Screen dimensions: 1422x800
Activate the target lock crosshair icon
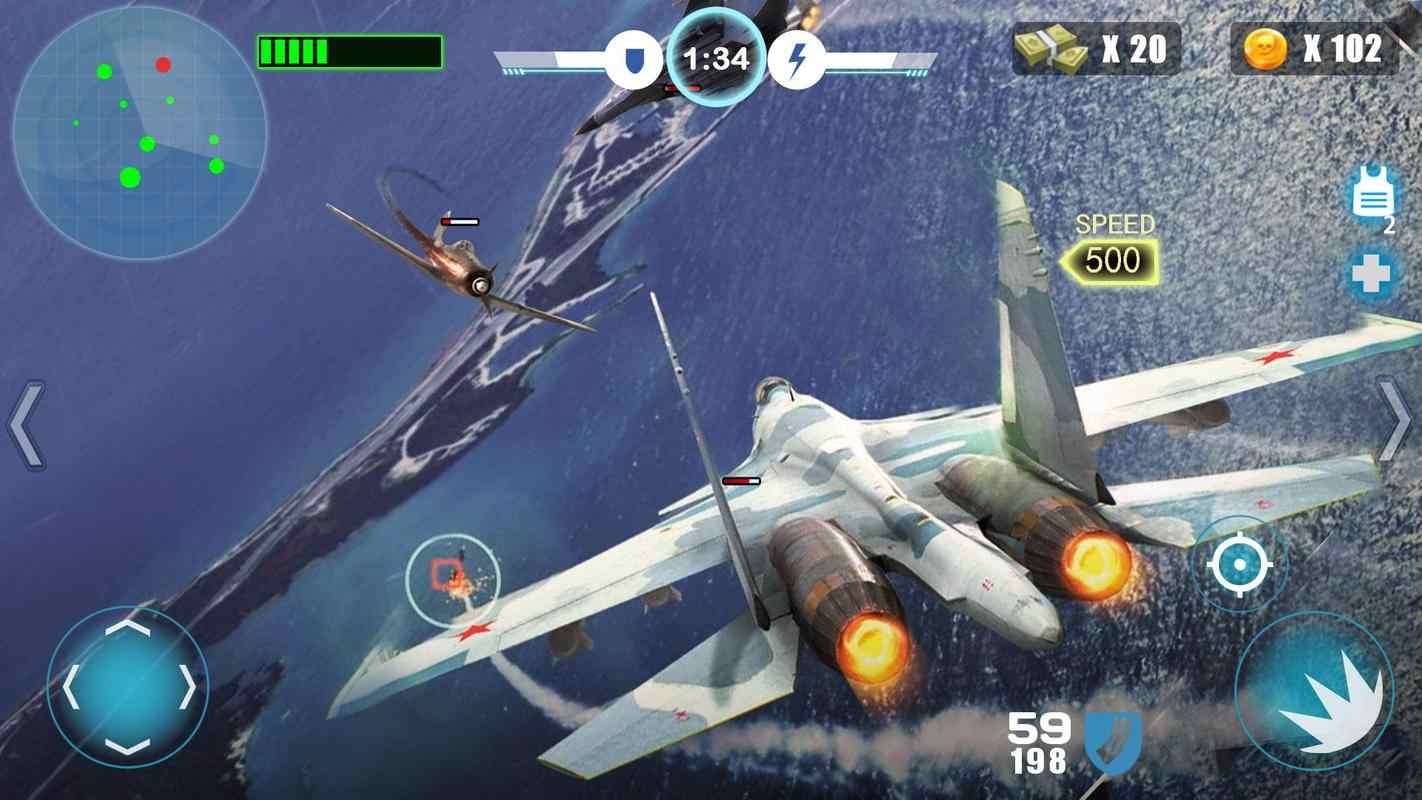1240,563
